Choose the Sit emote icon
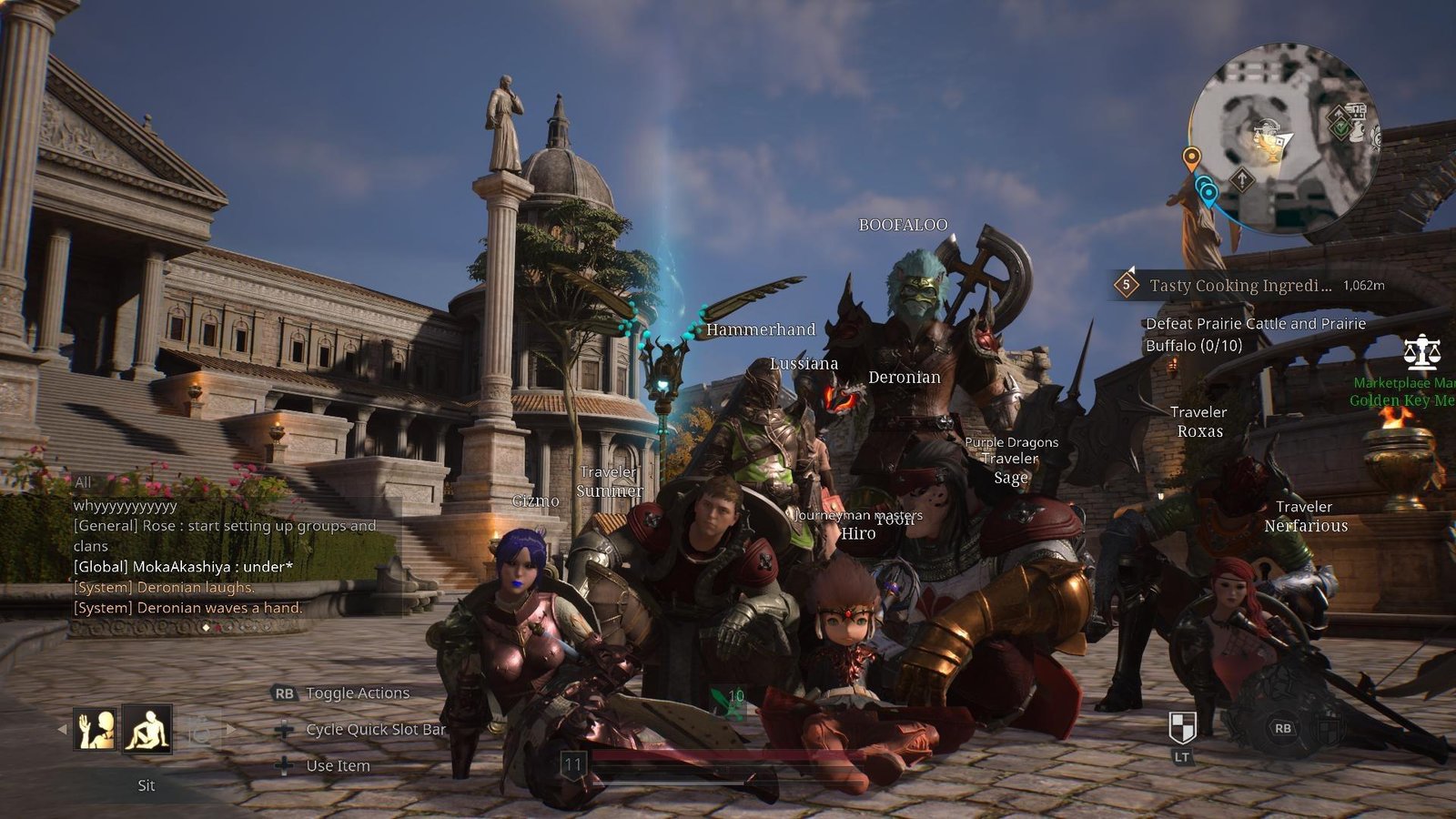This screenshot has height=819, width=1456. tap(147, 729)
